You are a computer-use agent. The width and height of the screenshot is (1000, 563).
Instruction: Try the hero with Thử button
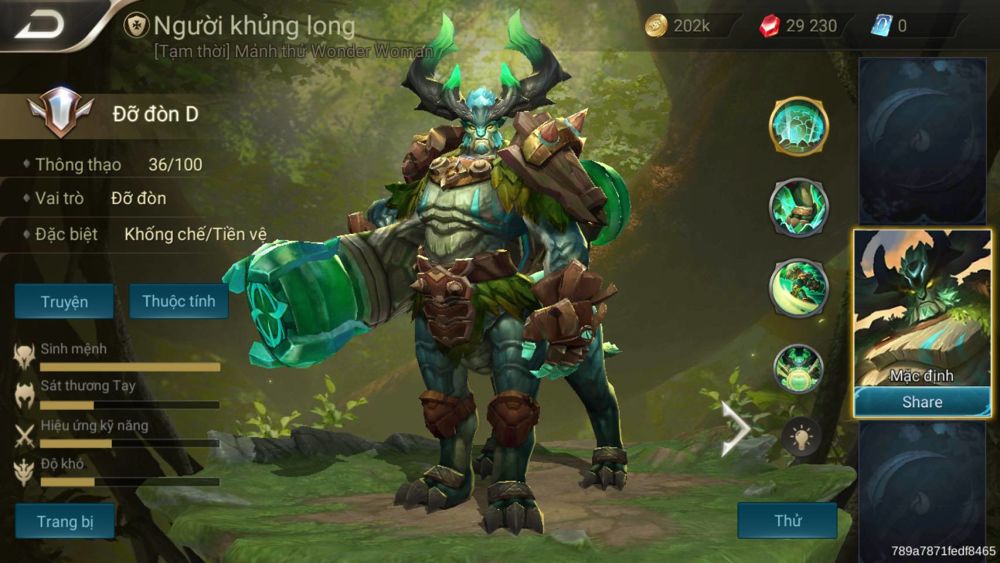787,521
